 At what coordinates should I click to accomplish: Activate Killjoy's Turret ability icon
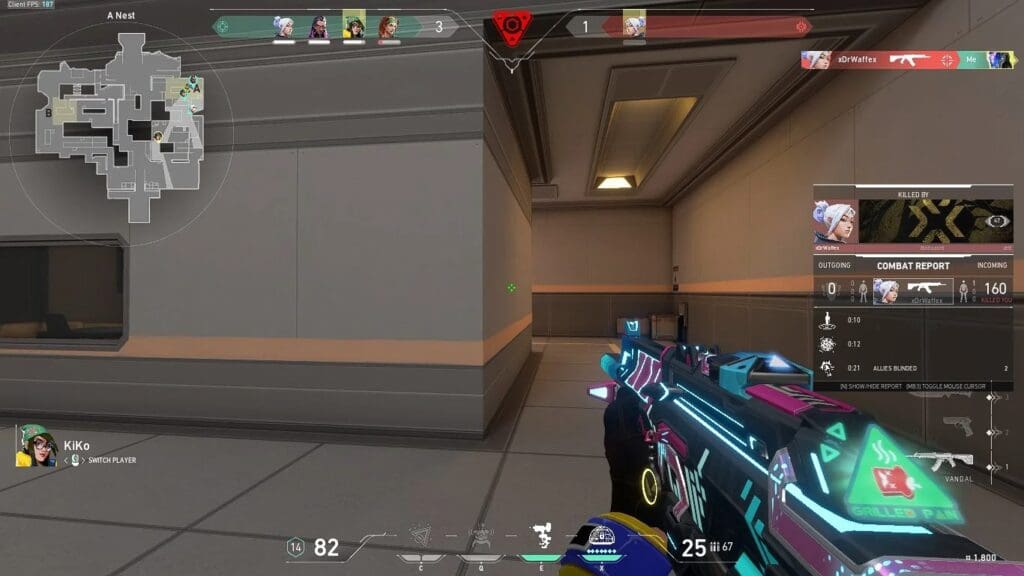tap(542, 539)
